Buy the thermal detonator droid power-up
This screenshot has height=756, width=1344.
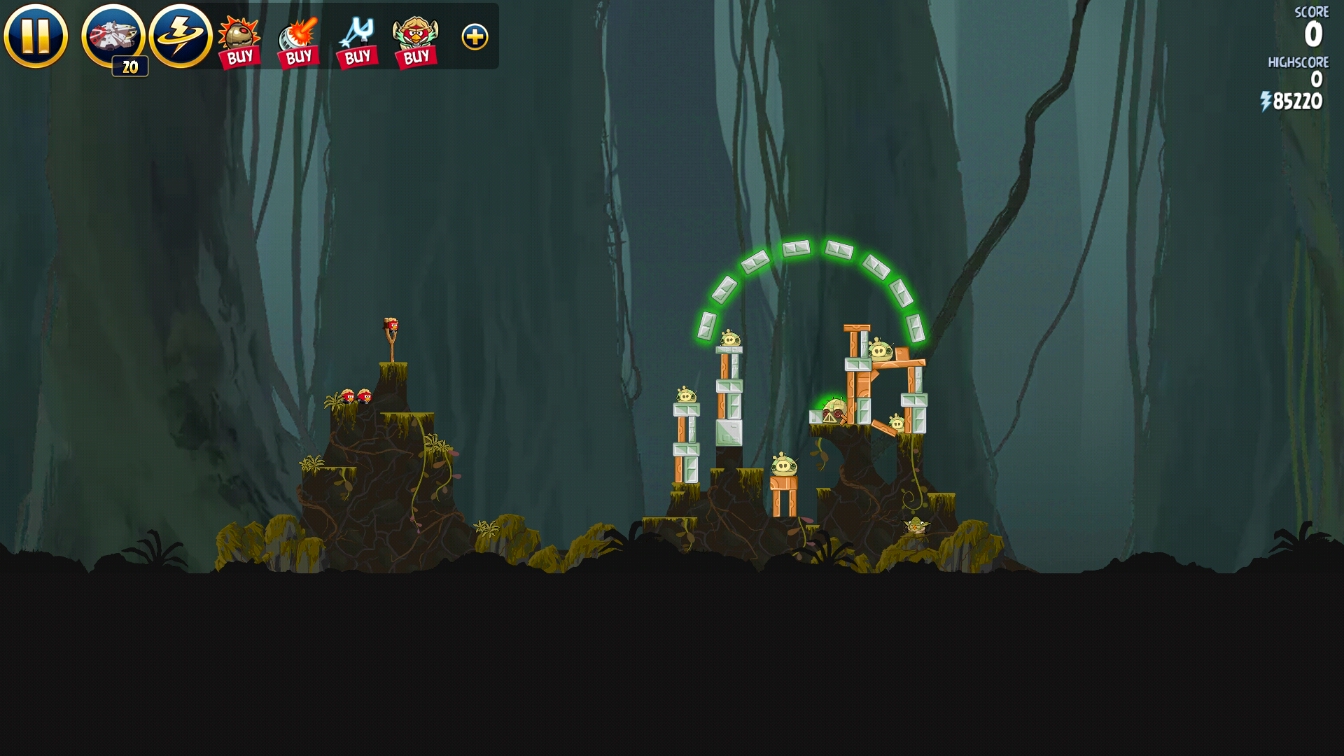239,41
